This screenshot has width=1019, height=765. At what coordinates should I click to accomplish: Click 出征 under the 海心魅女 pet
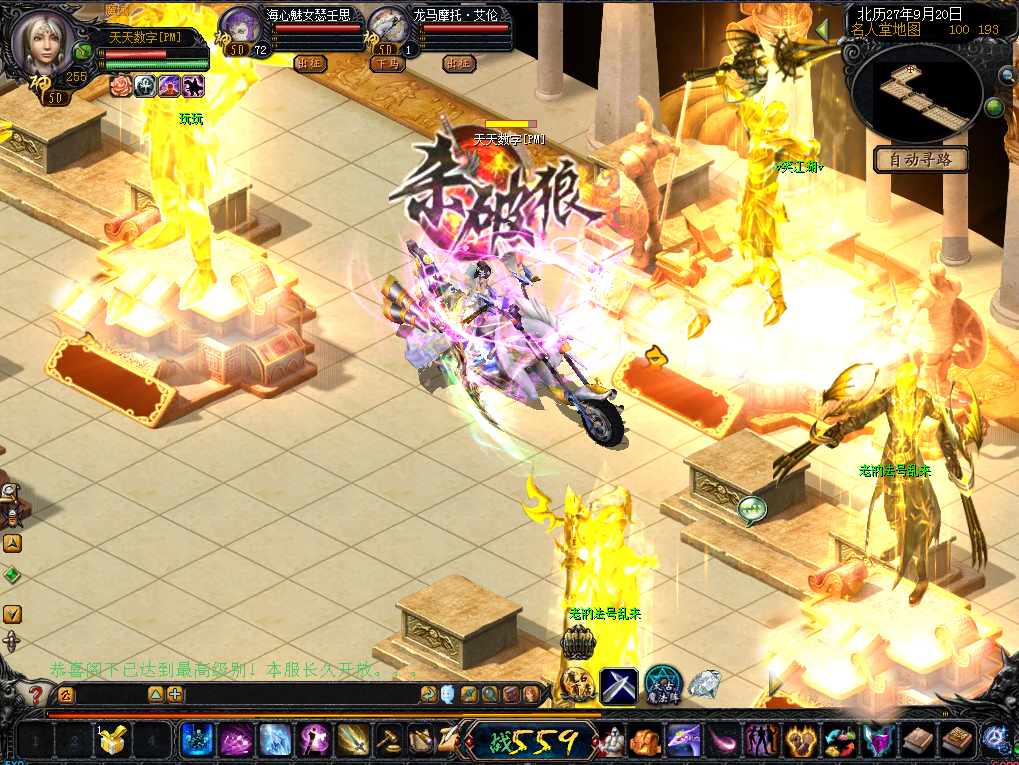tap(311, 63)
